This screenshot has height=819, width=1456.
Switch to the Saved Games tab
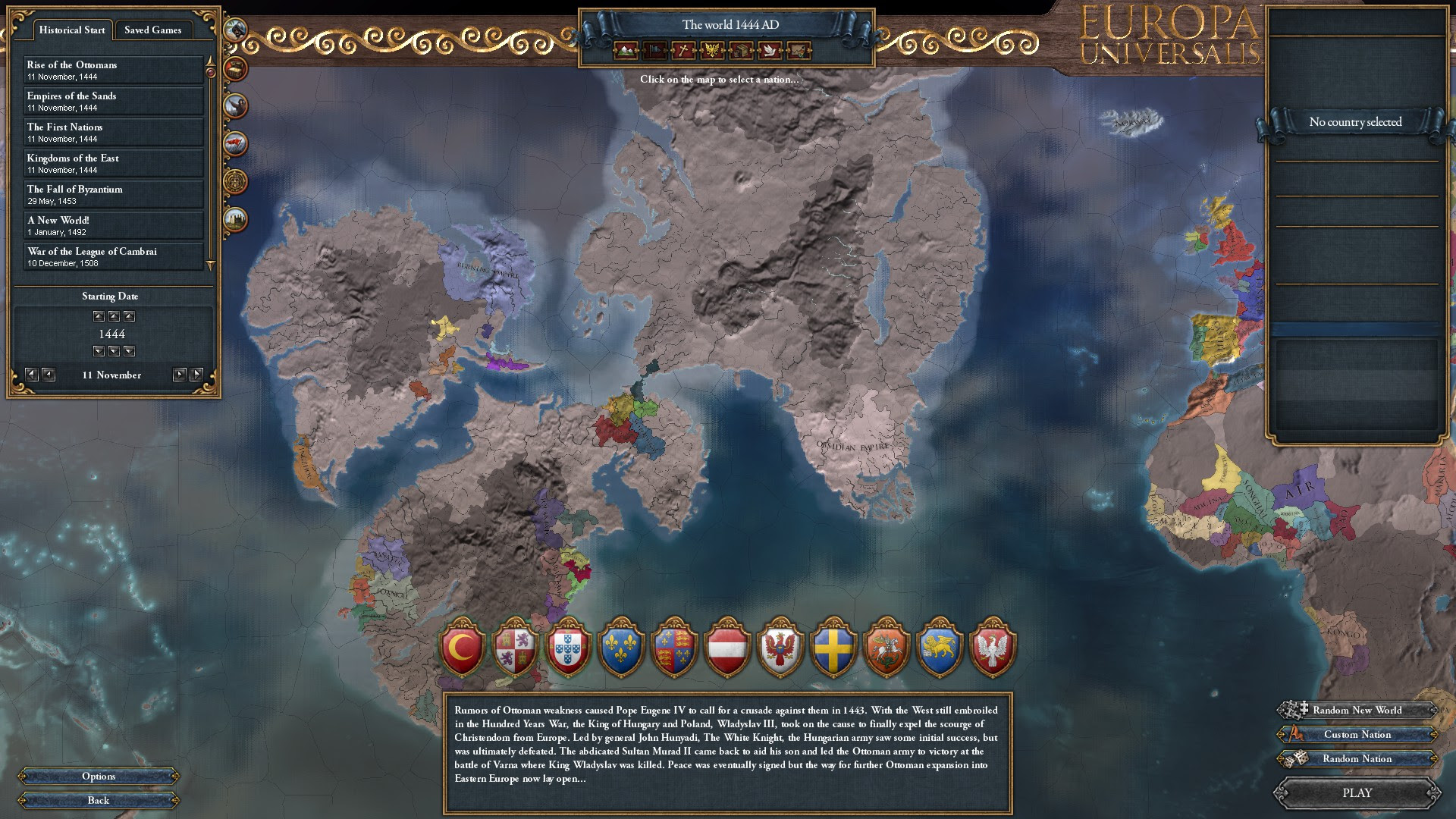click(x=152, y=30)
